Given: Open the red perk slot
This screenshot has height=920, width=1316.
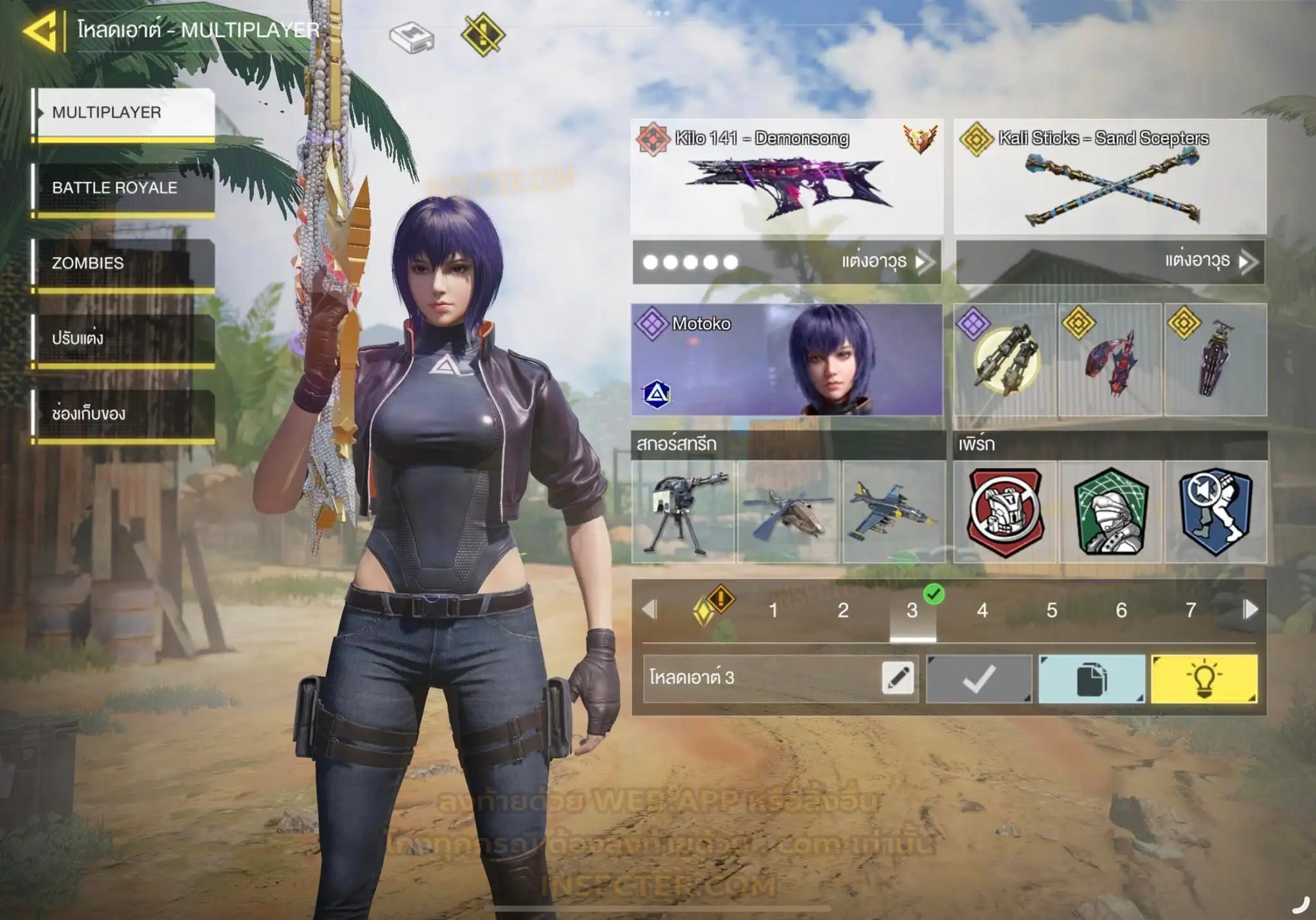Looking at the screenshot, I should click(1005, 512).
